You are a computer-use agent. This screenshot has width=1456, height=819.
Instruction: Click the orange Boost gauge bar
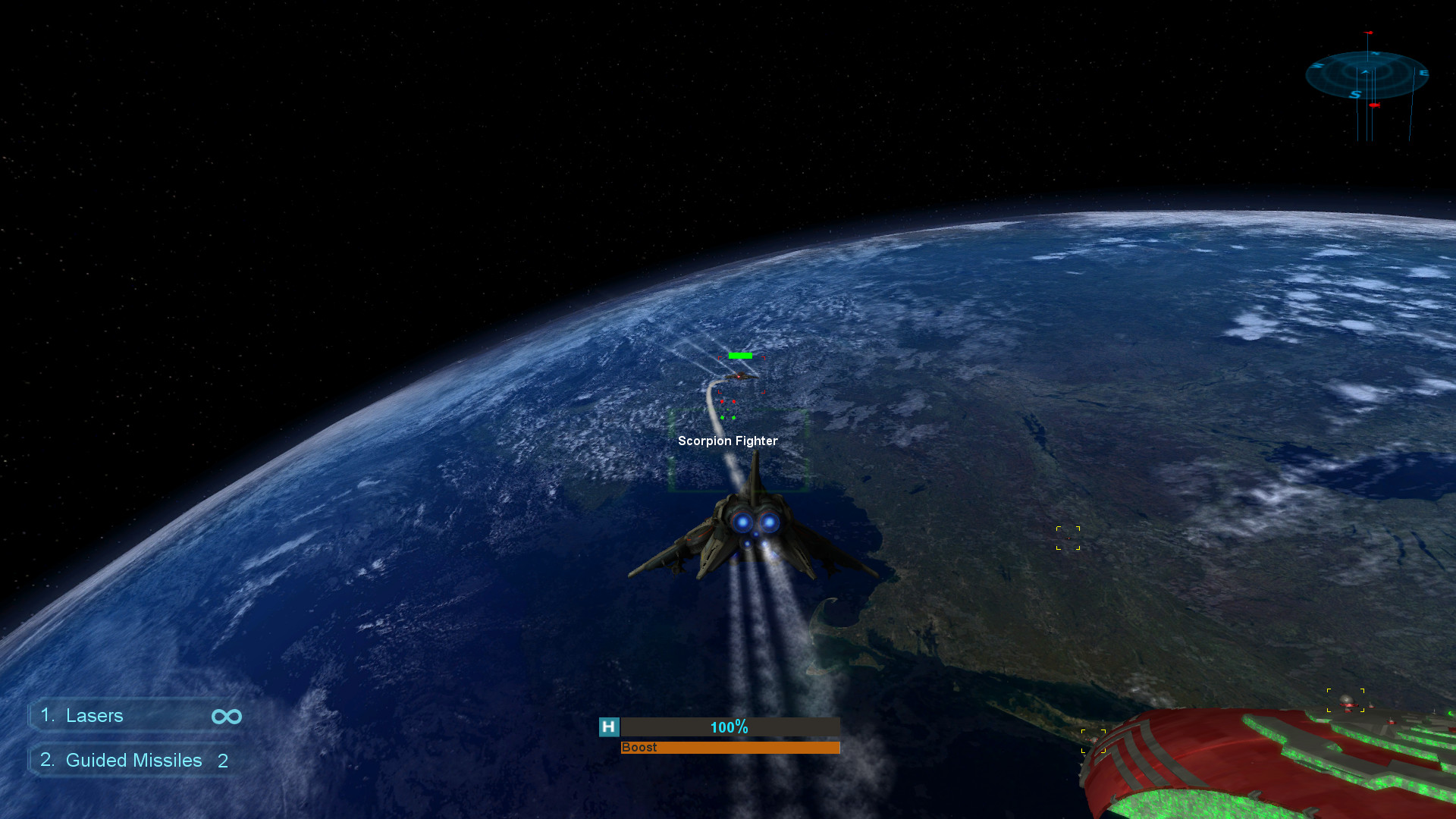tap(730, 747)
